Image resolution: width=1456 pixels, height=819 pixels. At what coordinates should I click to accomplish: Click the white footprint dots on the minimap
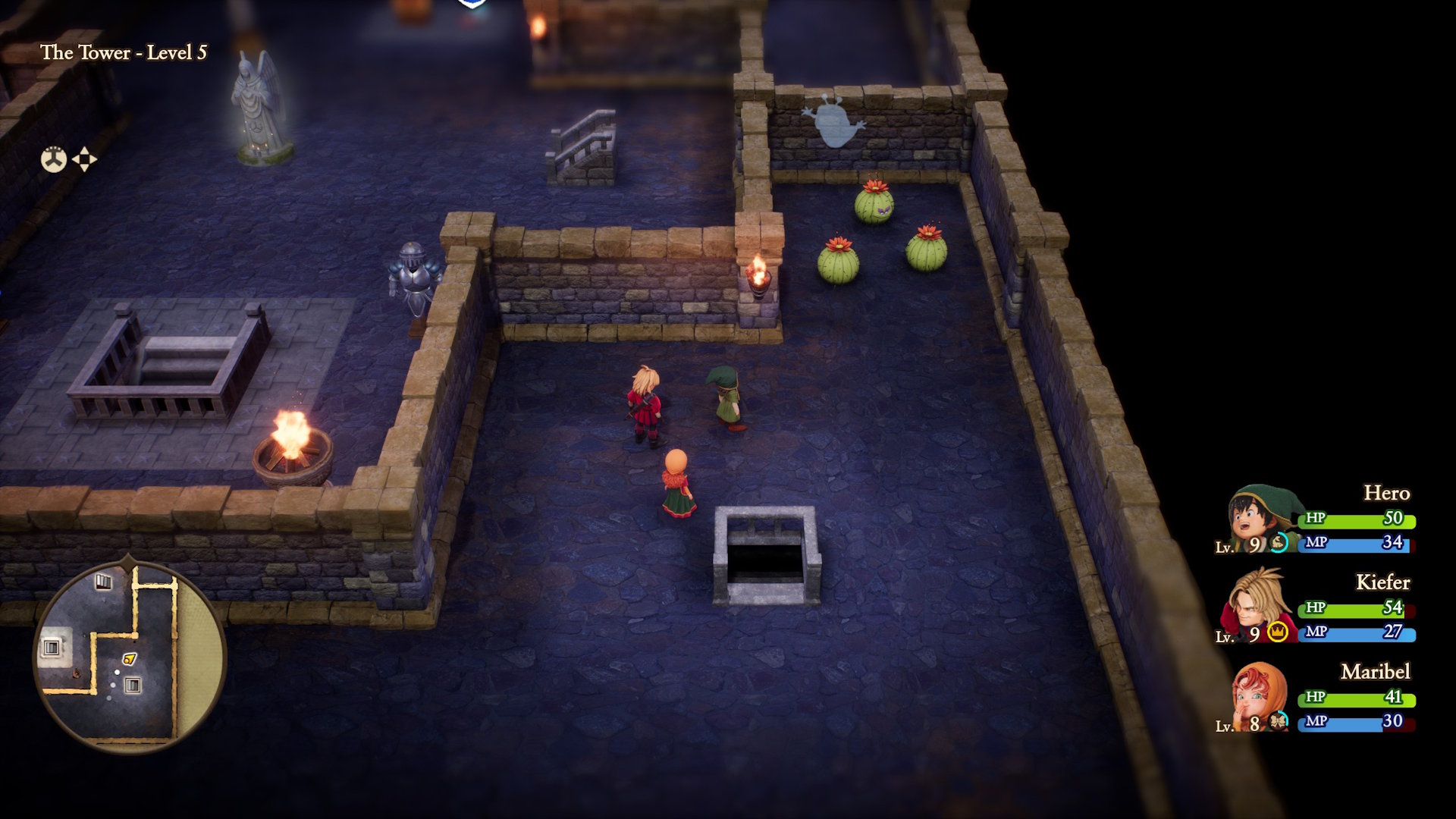tap(113, 683)
